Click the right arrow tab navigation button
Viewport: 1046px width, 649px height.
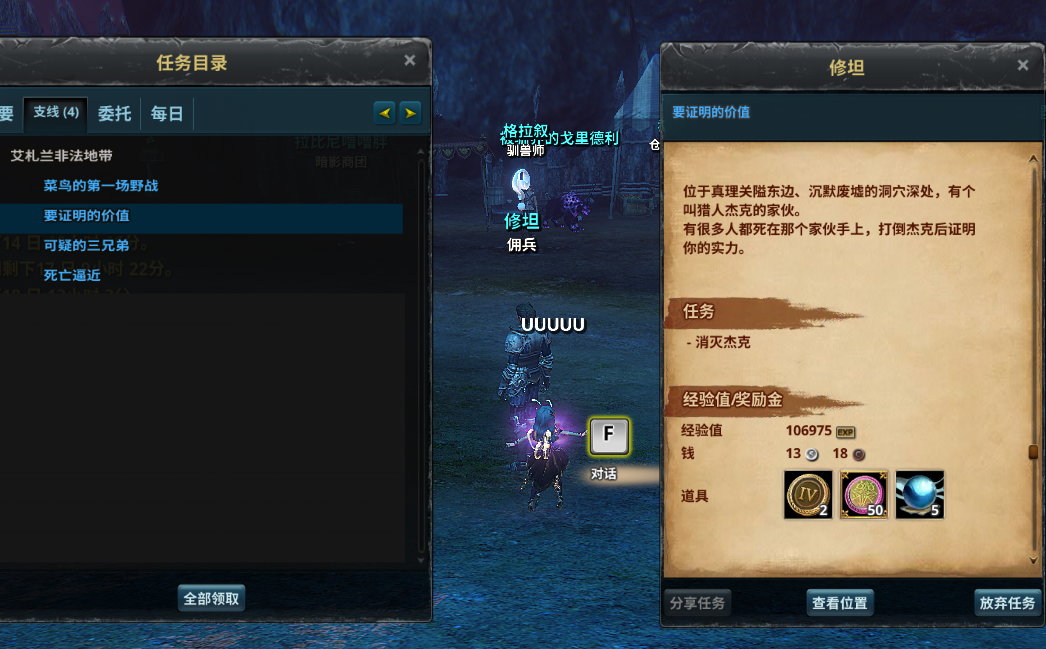point(410,112)
